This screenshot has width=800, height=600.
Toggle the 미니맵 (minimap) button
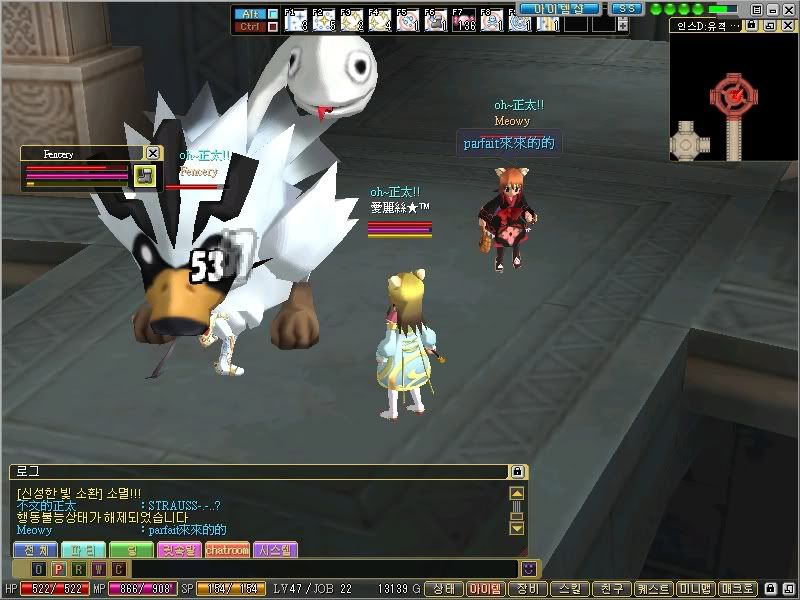pos(695,589)
